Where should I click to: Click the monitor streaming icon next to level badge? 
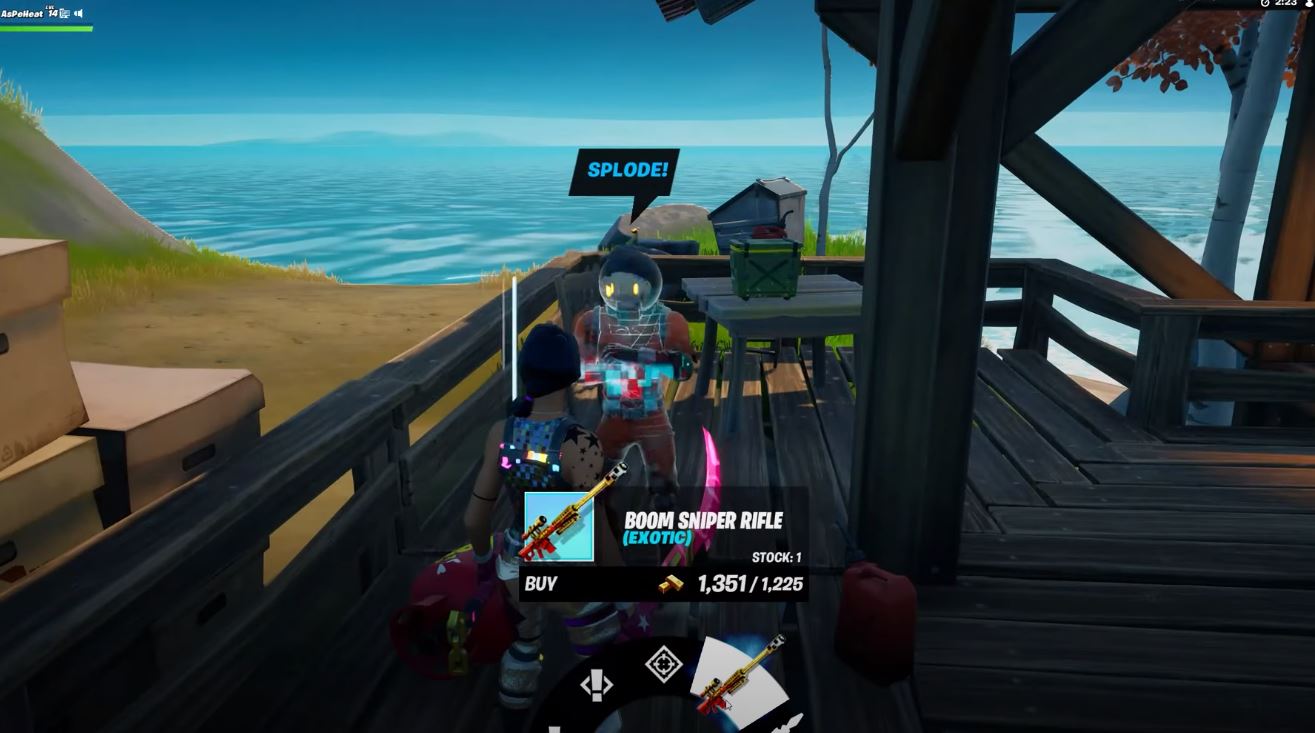point(64,13)
